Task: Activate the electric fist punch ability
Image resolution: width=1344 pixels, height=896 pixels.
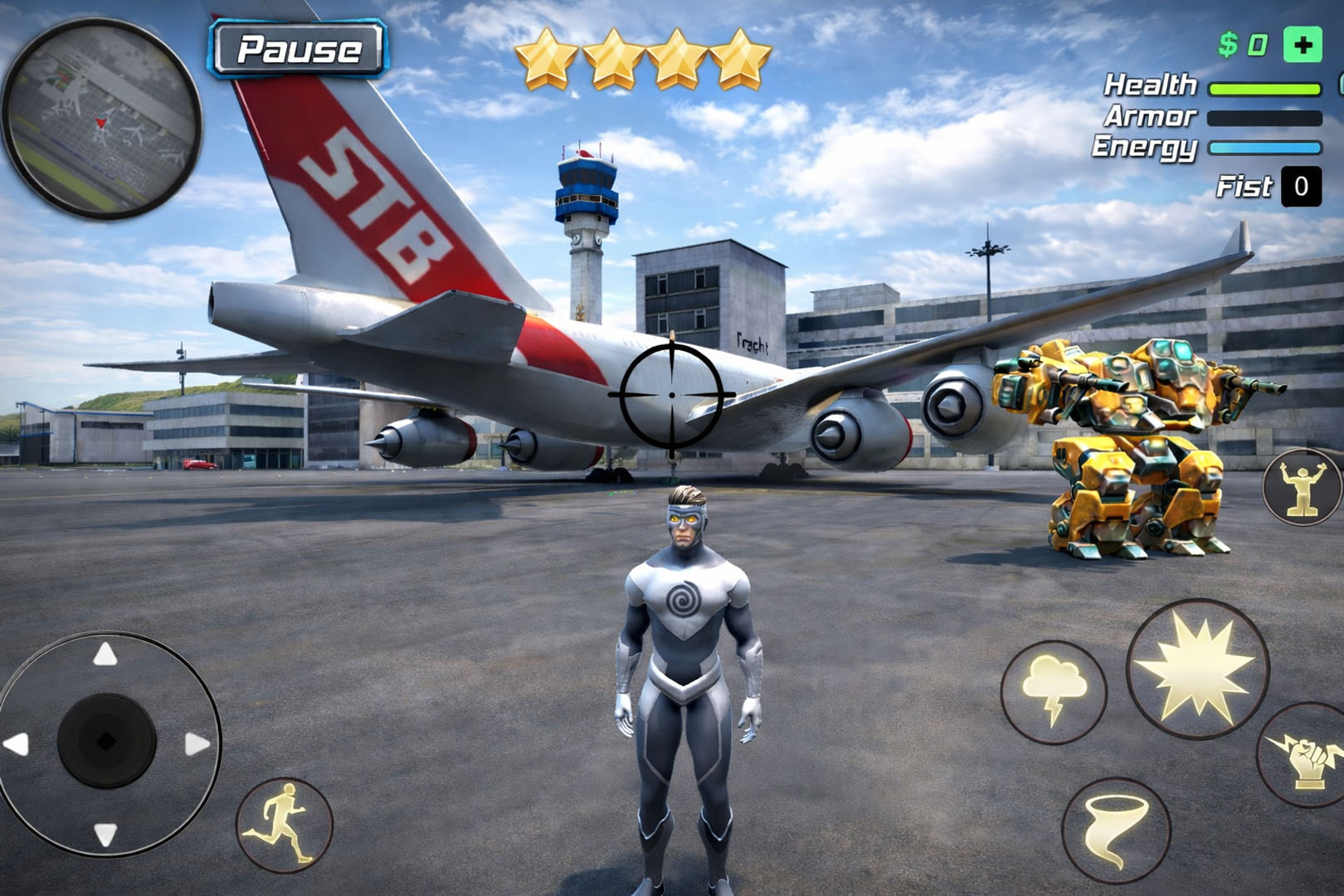Action: coord(1306,757)
